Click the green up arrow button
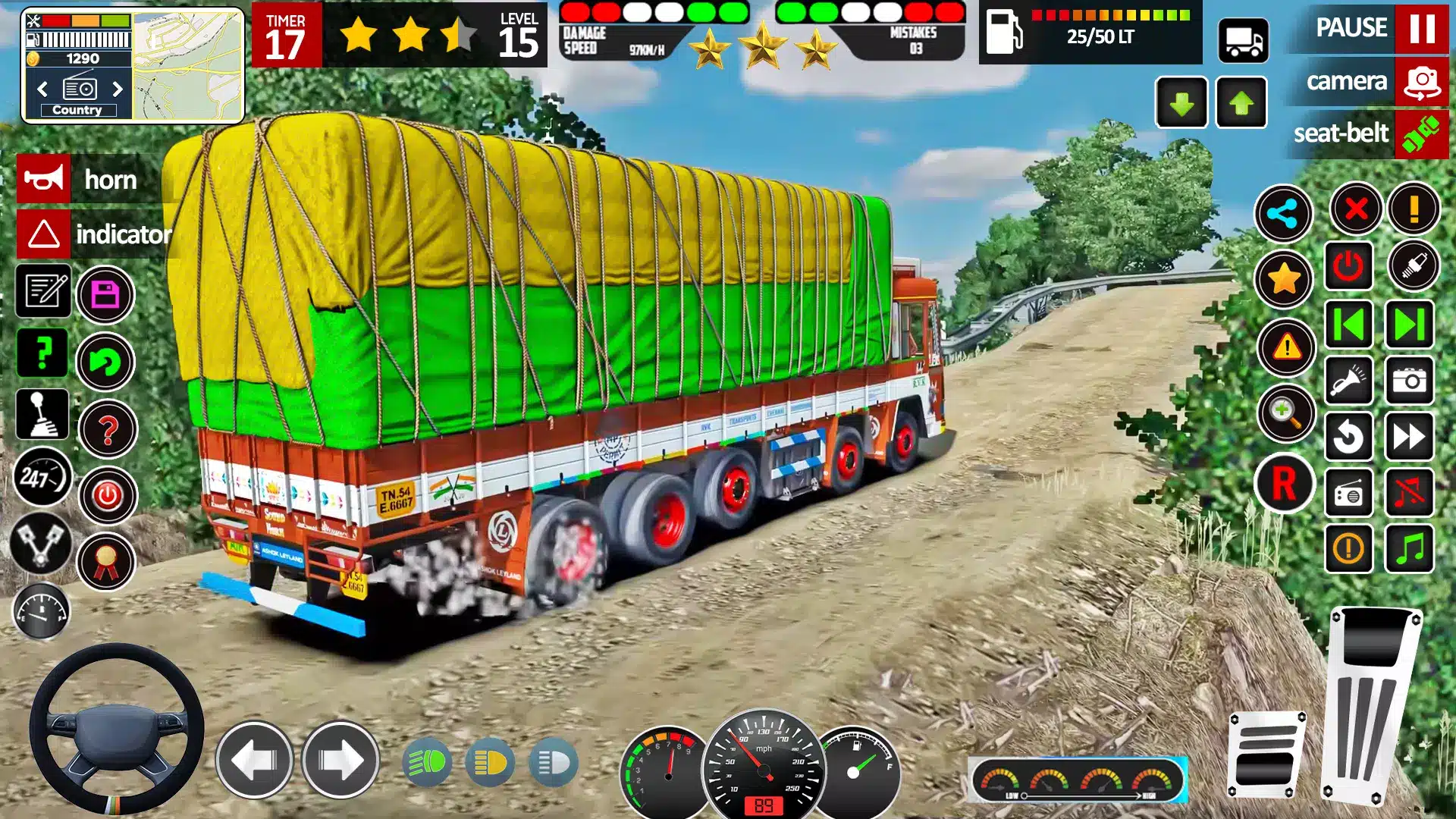Viewport: 1456px width, 819px height. [x=1241, y=103]
